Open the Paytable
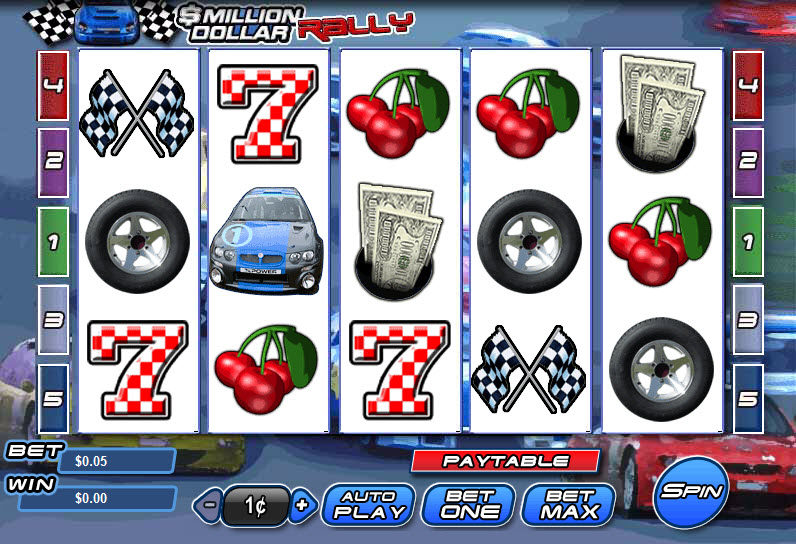This screenshot has height=544, width=796. tap(505, 461)
